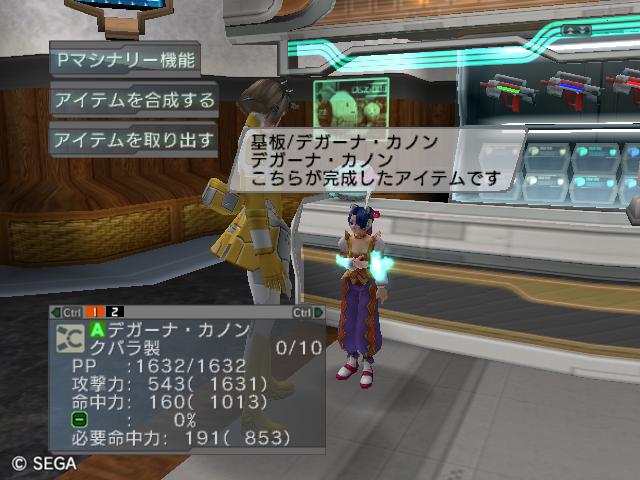Switch to item info page 2 tab
Image resolution: width=640 pixels, height=480 pixels.
click(x=117, y=312)
